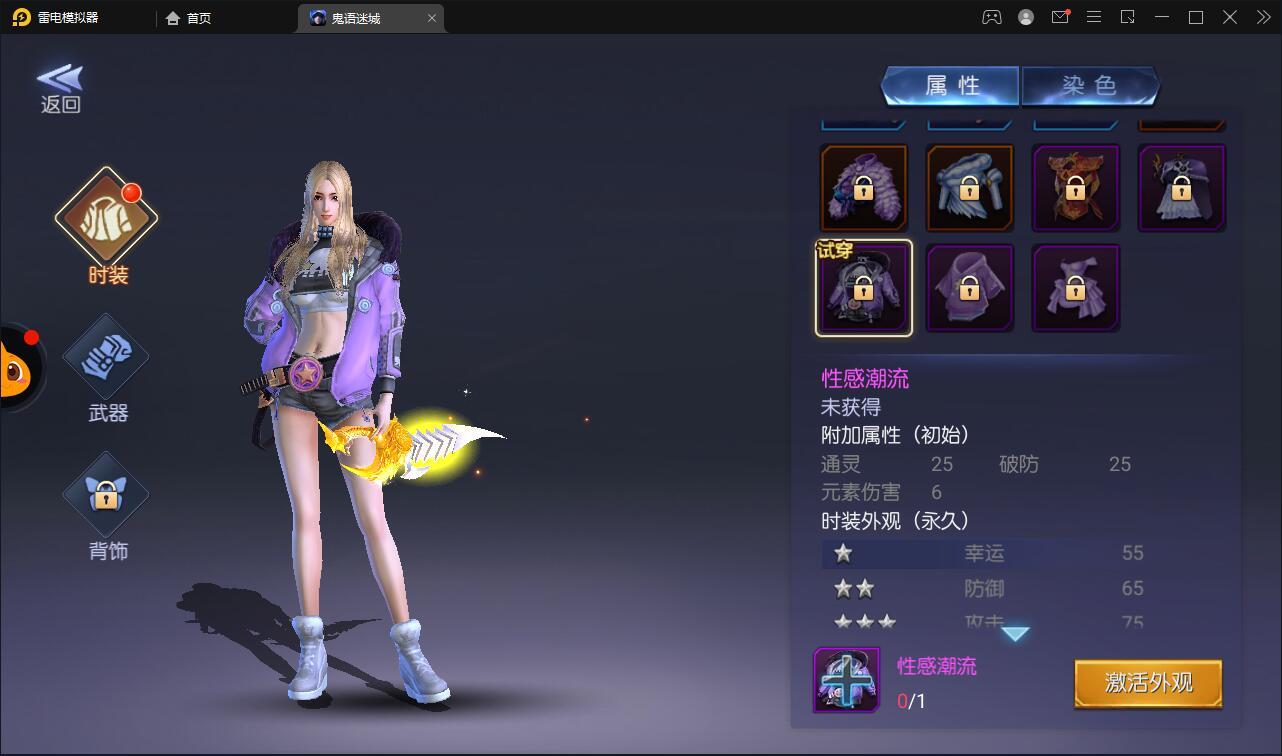The height and width of the screenshot is (756, 1282).
Task: Pick the locked blue-grey jacket costume
Action: coord(969,188)
